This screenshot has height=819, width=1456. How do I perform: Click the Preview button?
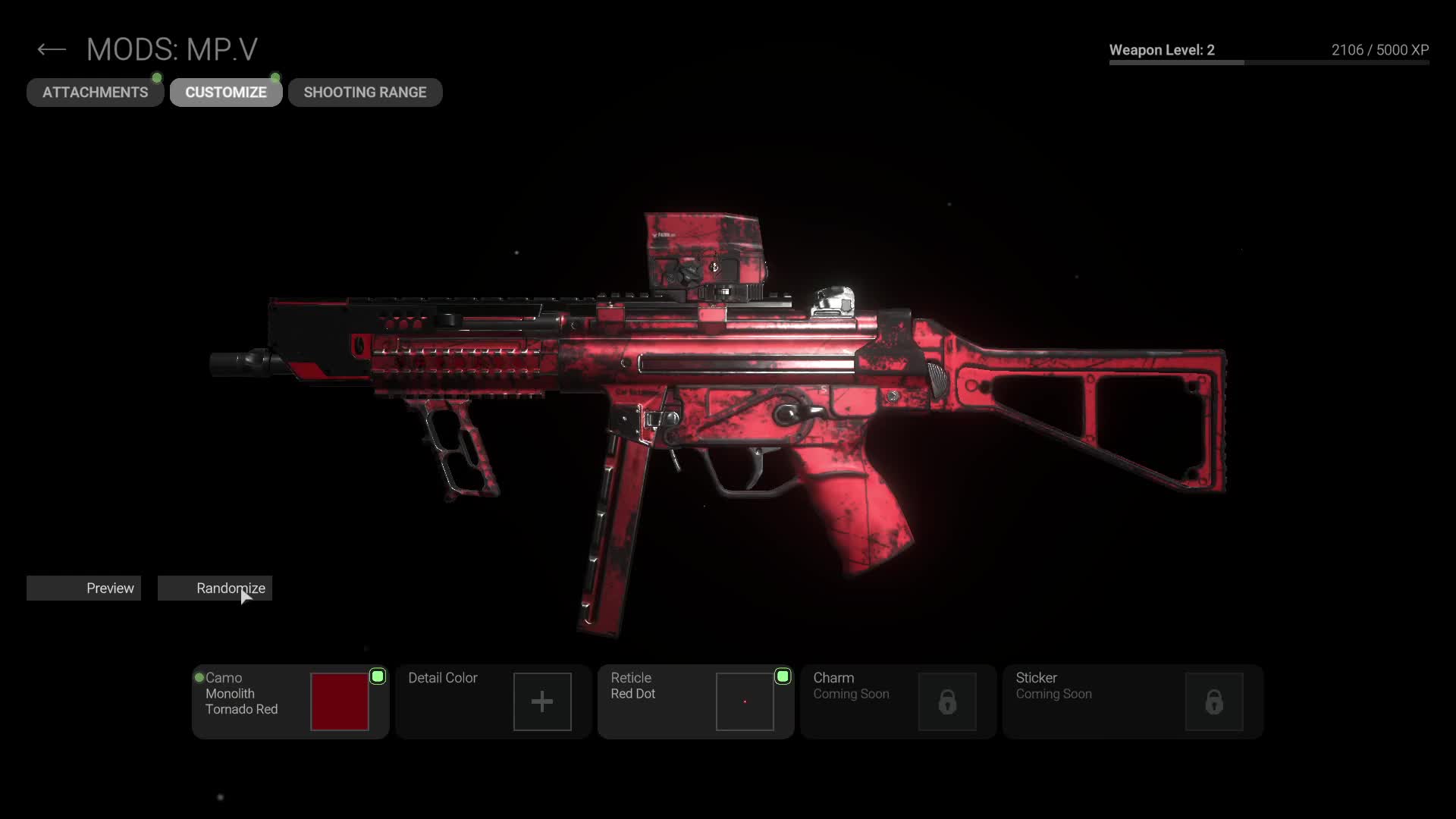click(84, 588)
